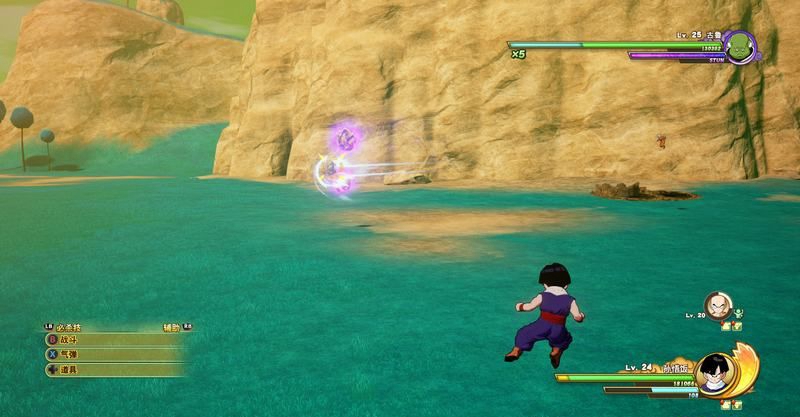The image size is (800, 417).
Task: Switch to the 必杀技 super attack palette
Action: (x=65, y=327)
